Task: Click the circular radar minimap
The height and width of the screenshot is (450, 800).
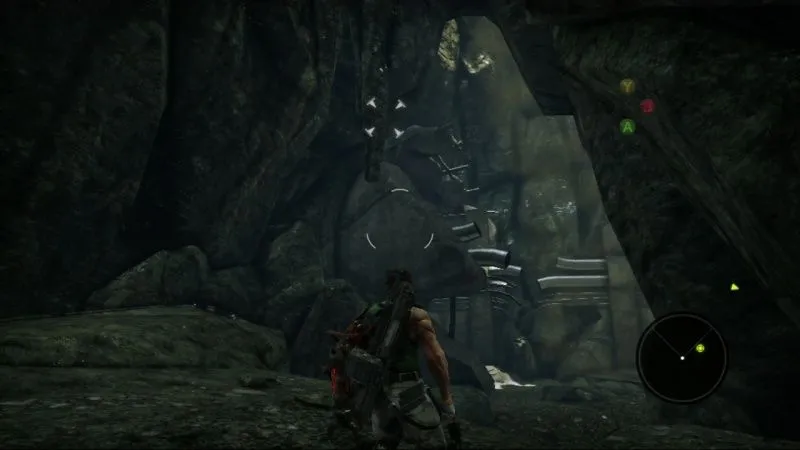Action: tap(682, 356)
